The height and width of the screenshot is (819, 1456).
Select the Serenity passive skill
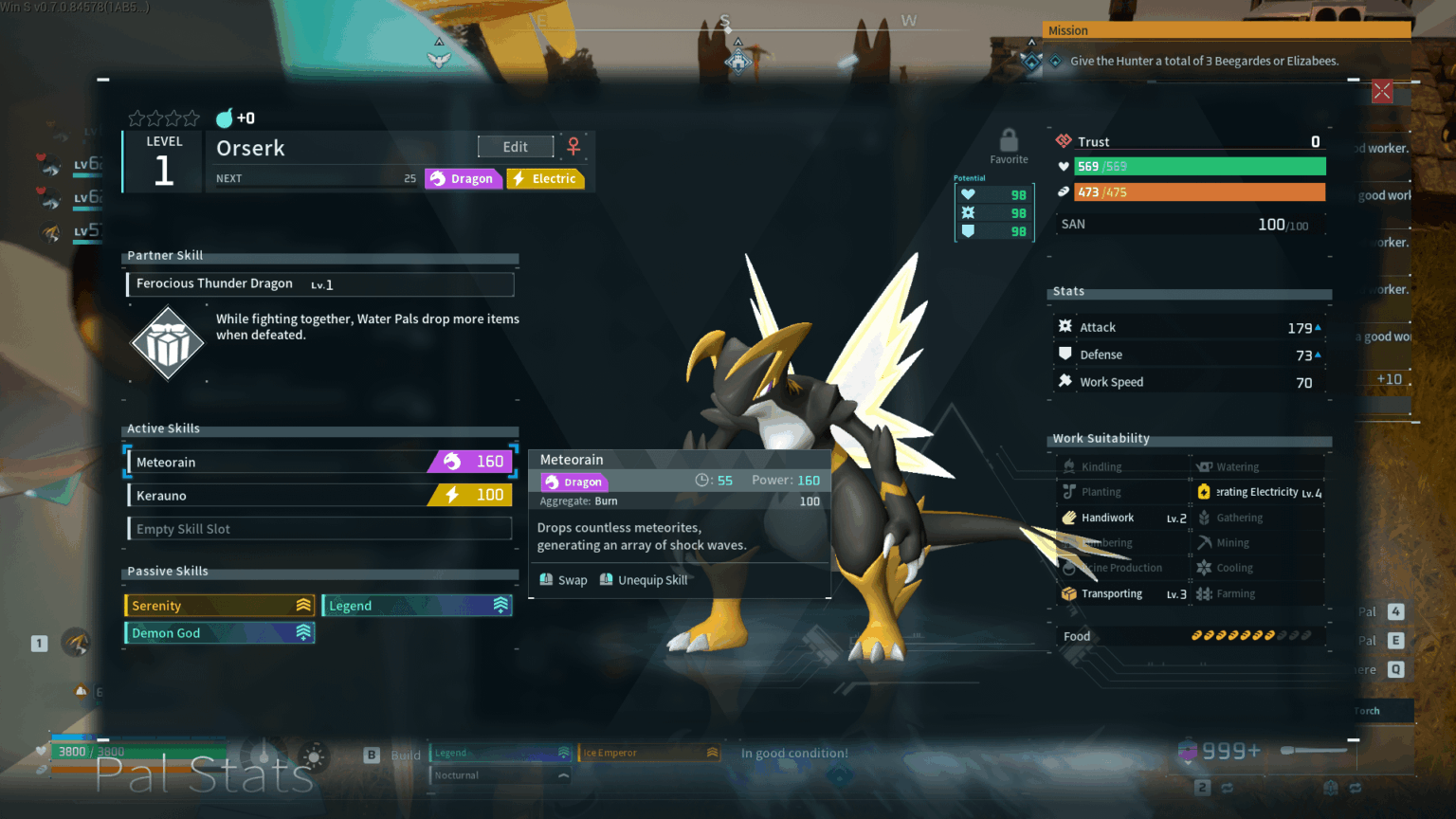(x=220, y=606)
